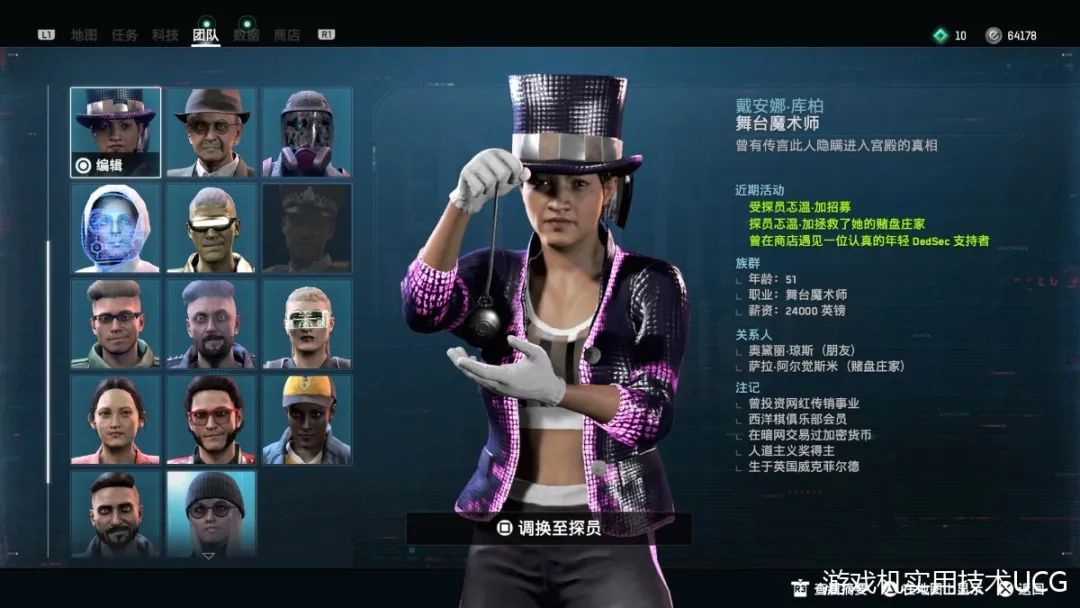Open the 任务 tab
The width and height of the screenshot is (1080, 608).
tap(125, 35)
